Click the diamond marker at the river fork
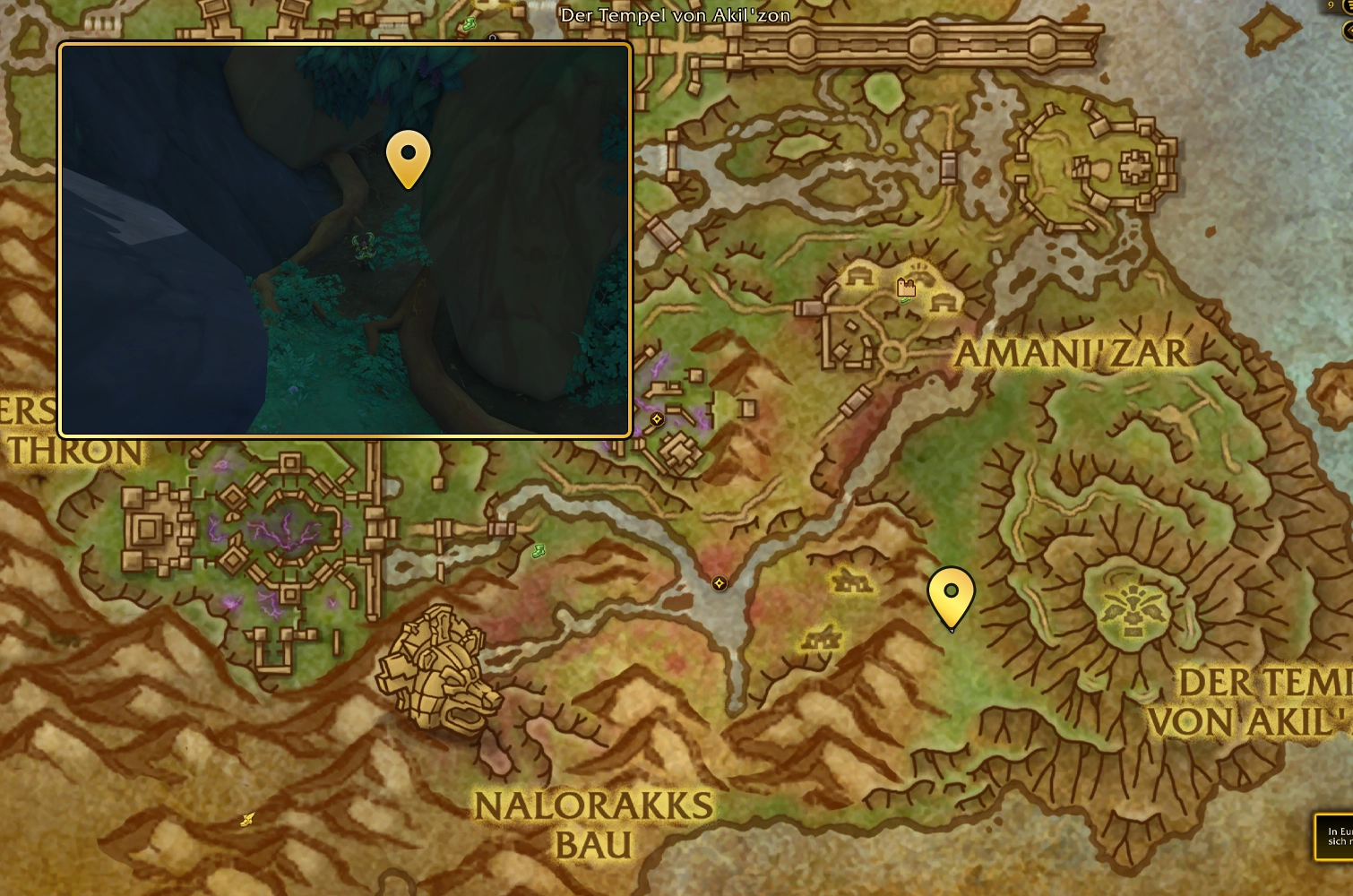Screen dimensions: 1353x896 (x=719, y=583)
